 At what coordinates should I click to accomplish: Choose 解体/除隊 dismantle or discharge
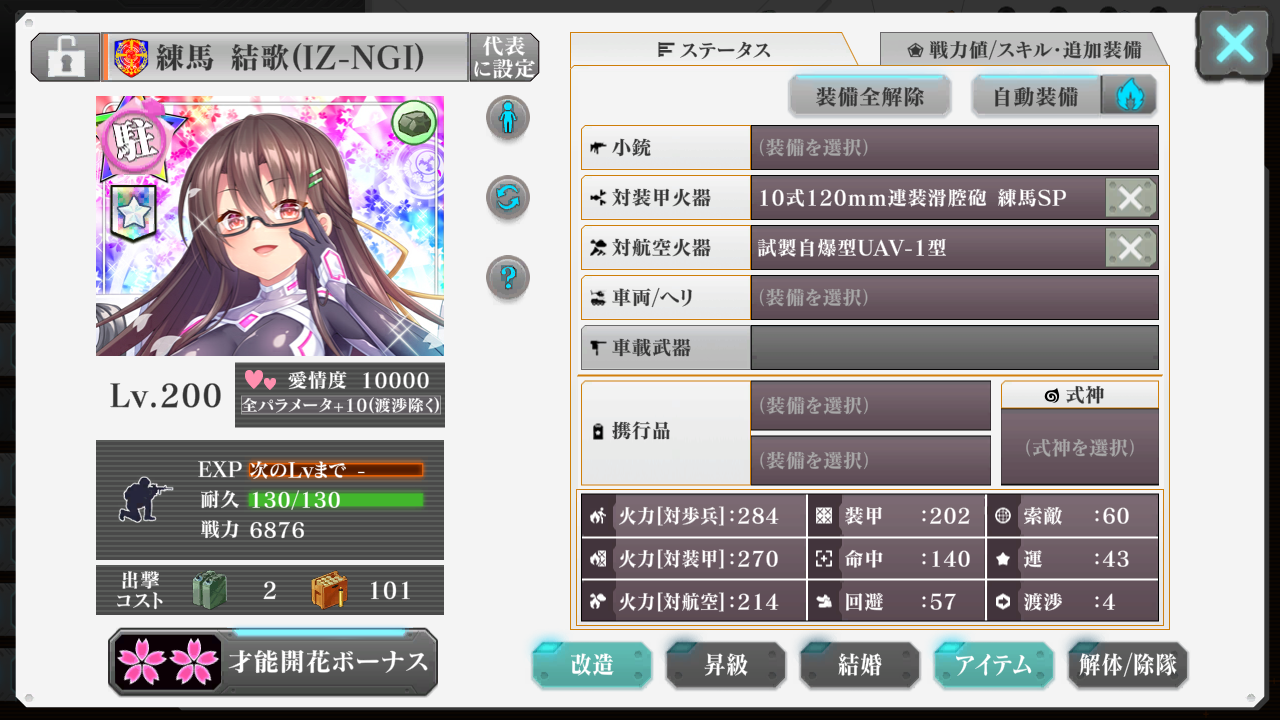click(x=1128, y=665)
